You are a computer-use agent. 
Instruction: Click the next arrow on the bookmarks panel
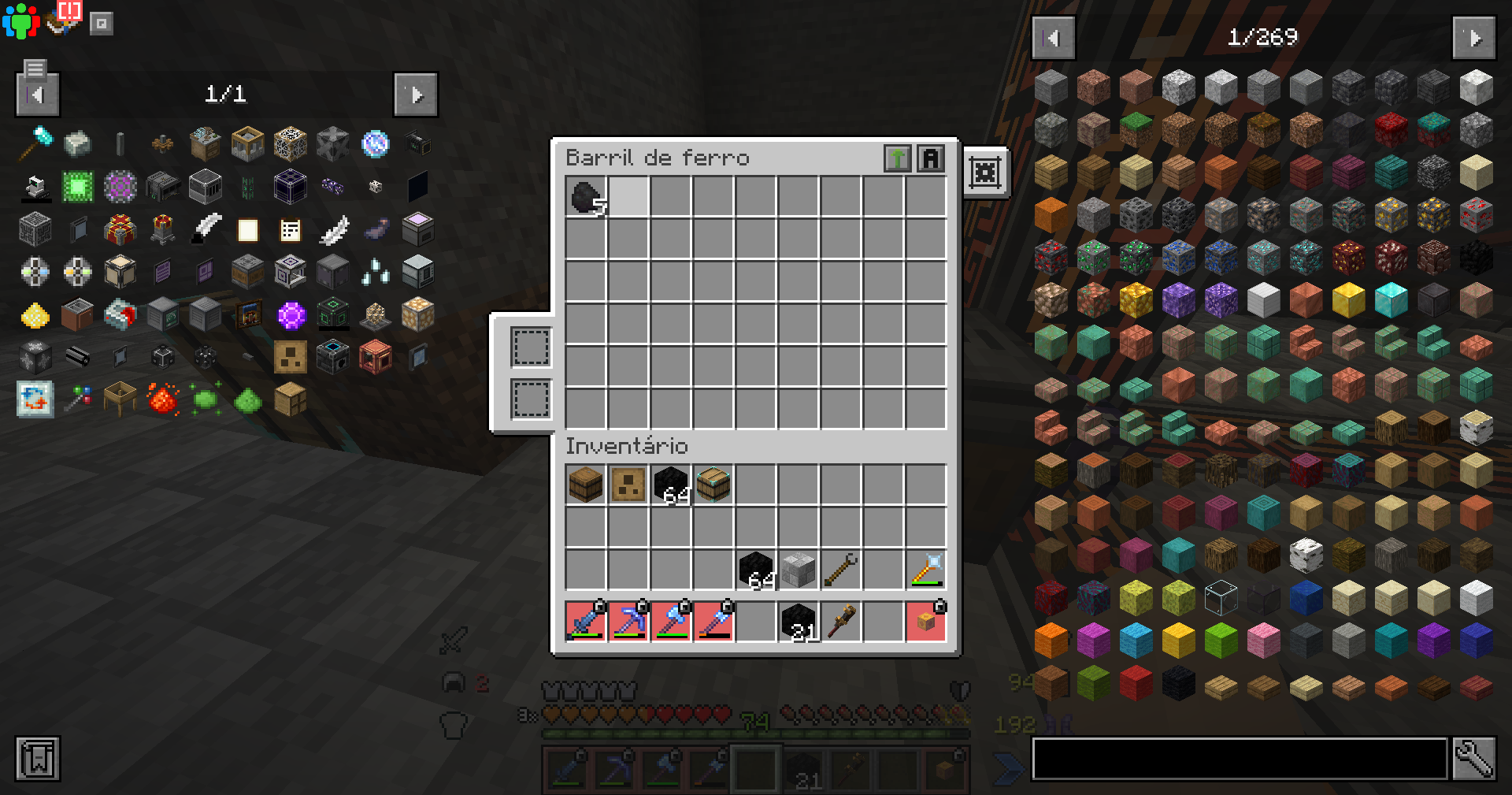click(416, 94)
